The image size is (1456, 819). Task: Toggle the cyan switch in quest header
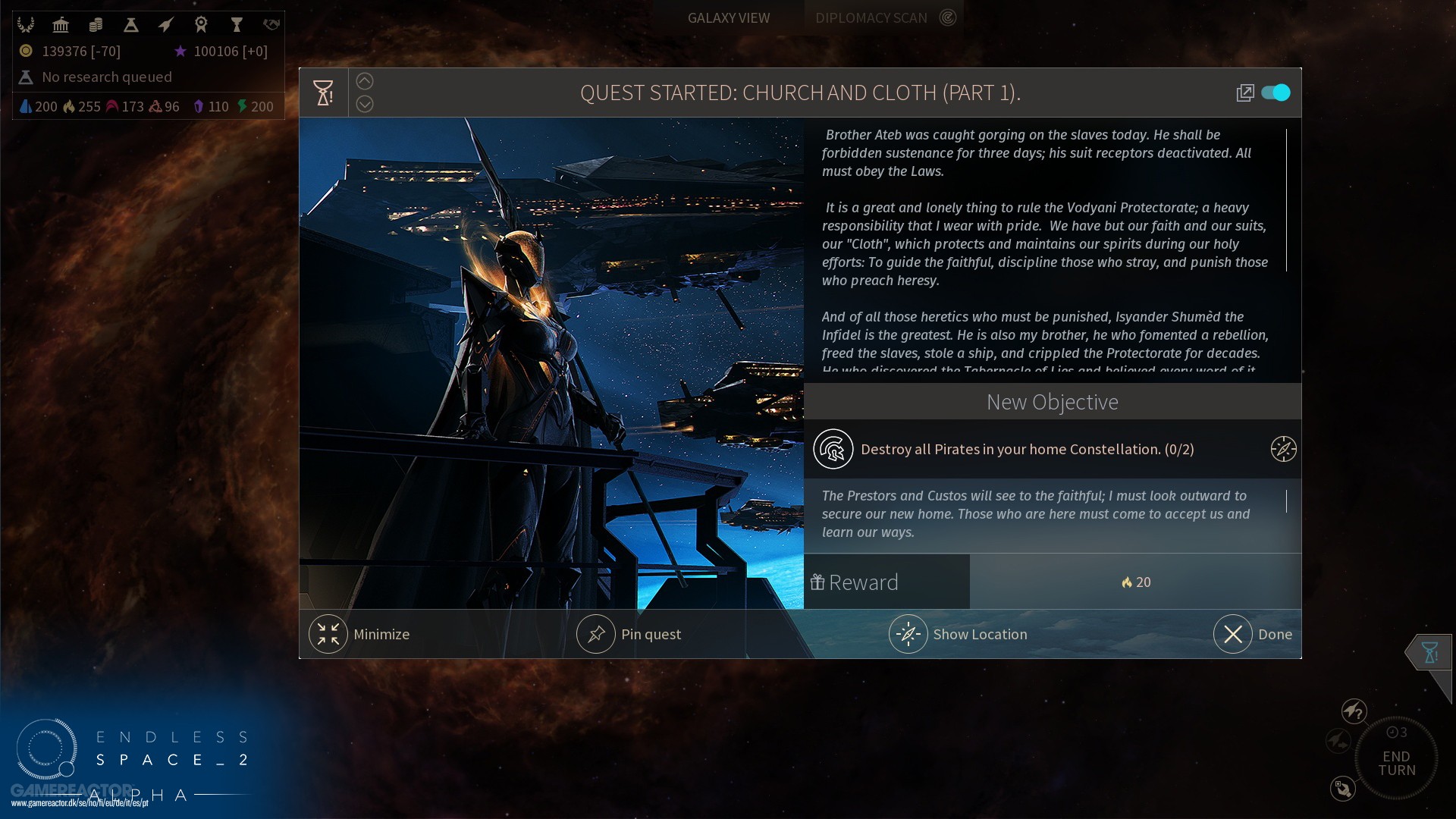1276,93
